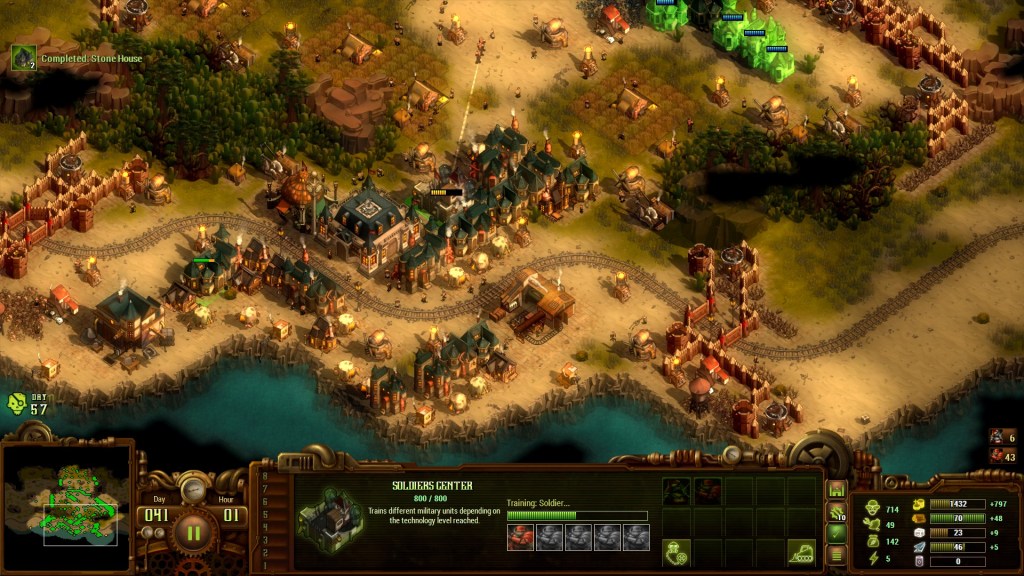Set the rally point for trained units
Screen dimensions: 1024x576
coord(677,550)
